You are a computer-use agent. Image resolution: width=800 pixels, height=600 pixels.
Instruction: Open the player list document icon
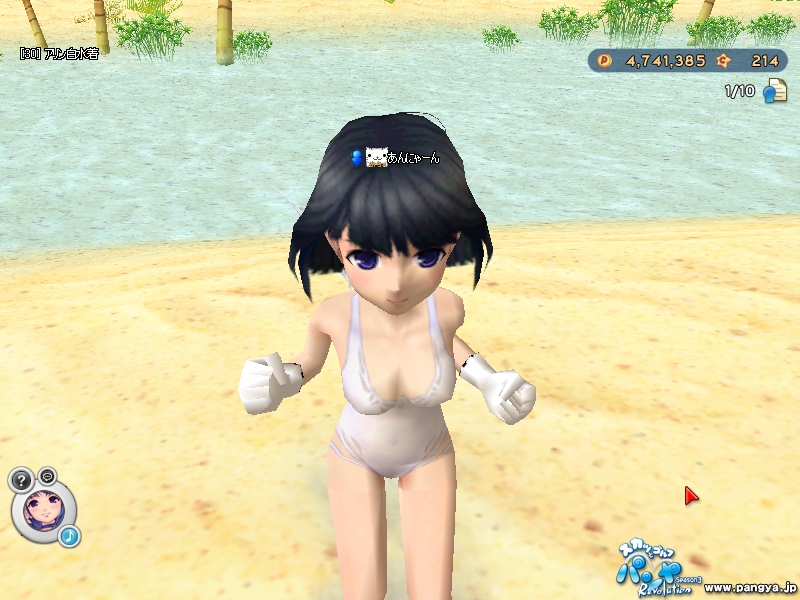(x=774, y=92)
